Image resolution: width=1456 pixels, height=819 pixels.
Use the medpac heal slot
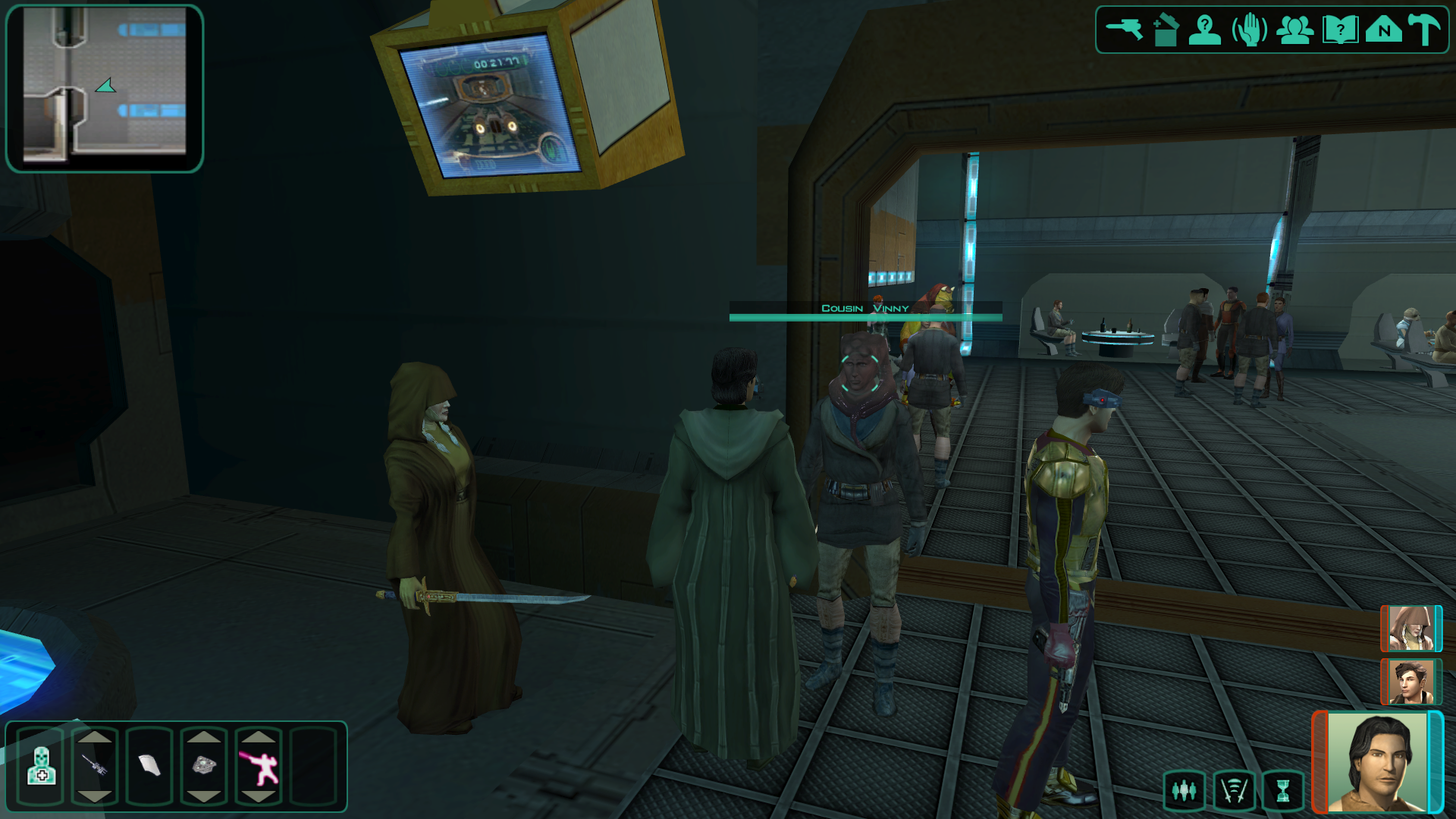(x=42, y=766)
